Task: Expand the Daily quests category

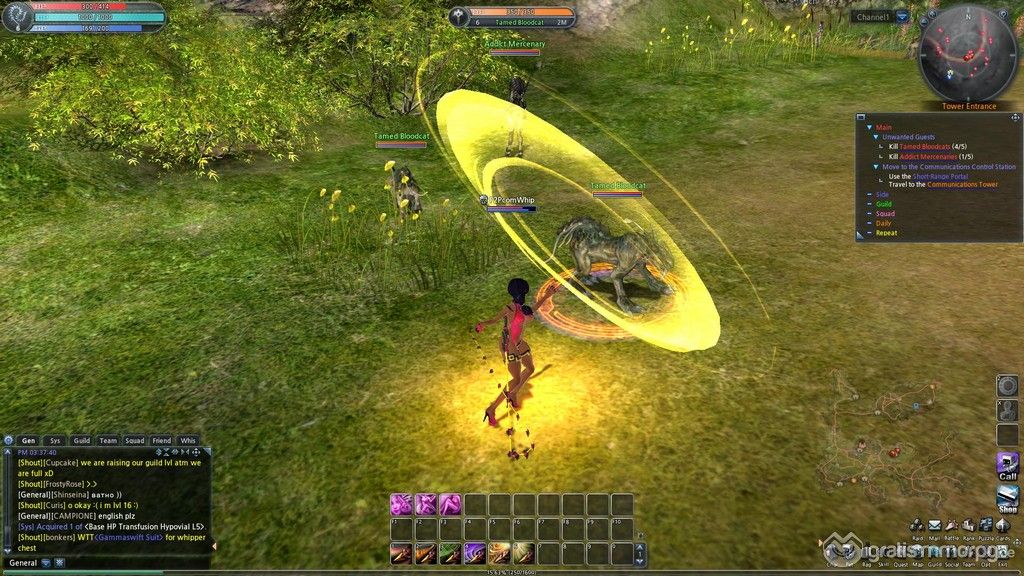Action: [x=885, y=223]
